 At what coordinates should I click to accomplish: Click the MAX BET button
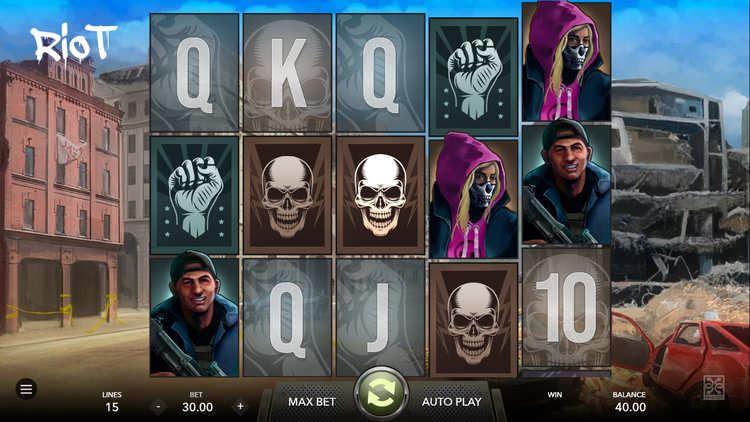point(312,401)
